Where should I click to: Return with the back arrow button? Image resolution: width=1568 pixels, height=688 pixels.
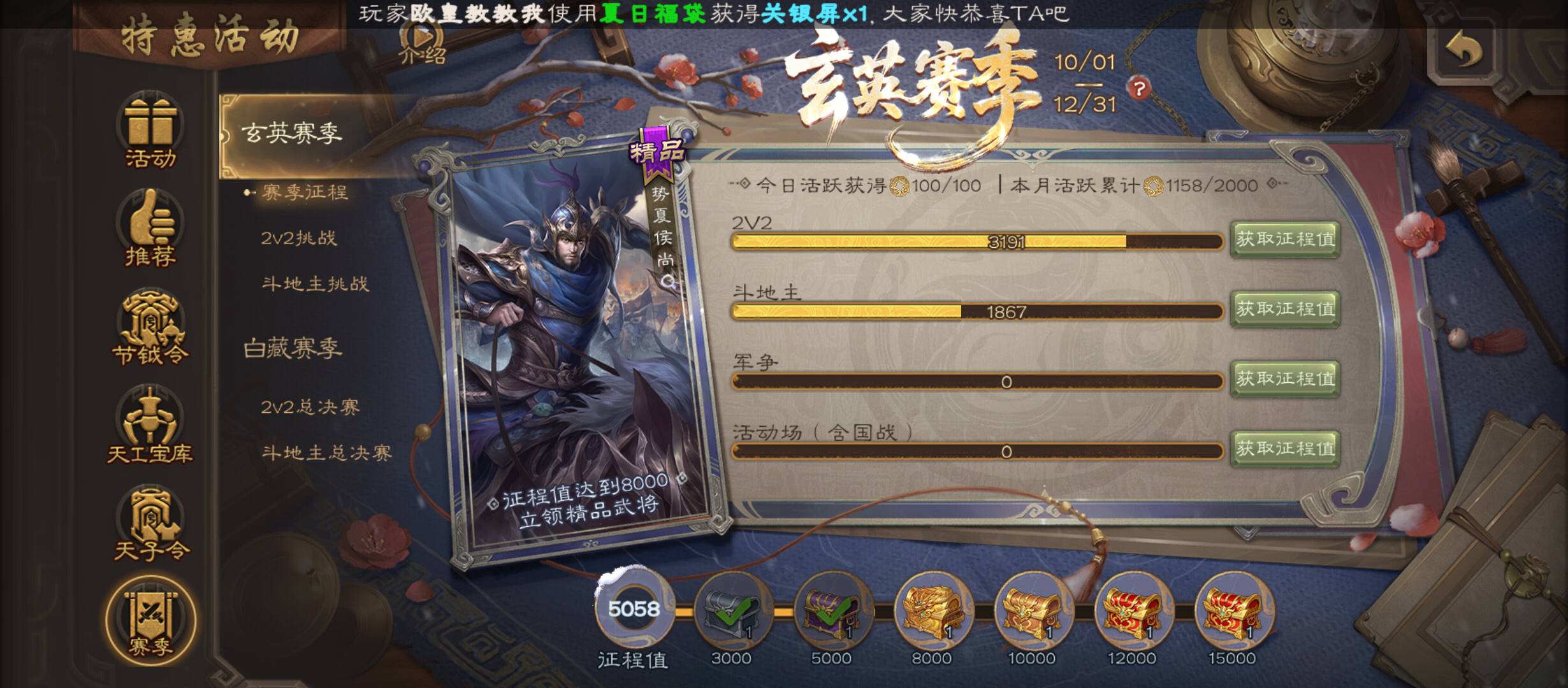(x=1464, y=51)
